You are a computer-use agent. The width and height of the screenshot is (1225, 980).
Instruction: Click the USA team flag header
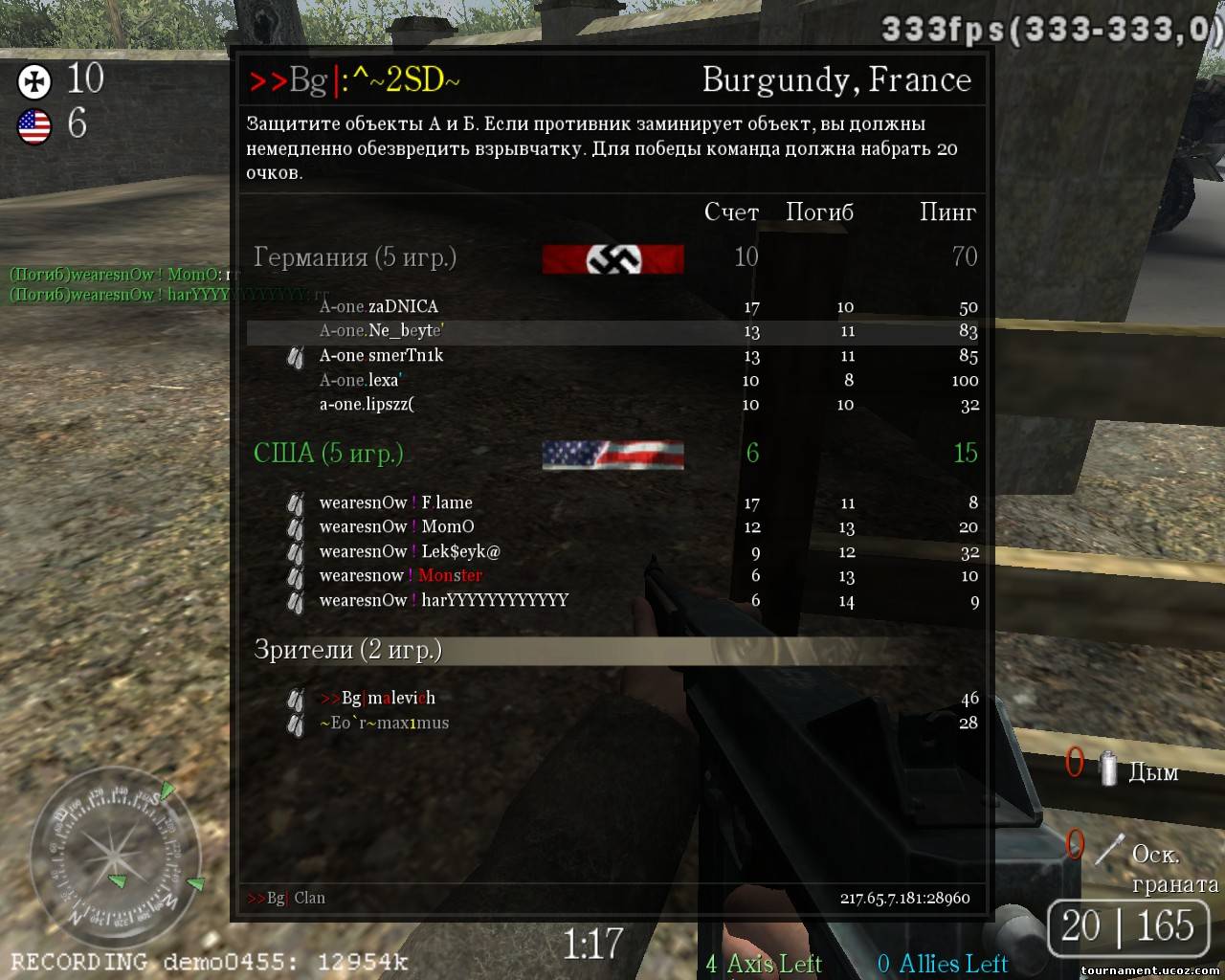point(612,455)
